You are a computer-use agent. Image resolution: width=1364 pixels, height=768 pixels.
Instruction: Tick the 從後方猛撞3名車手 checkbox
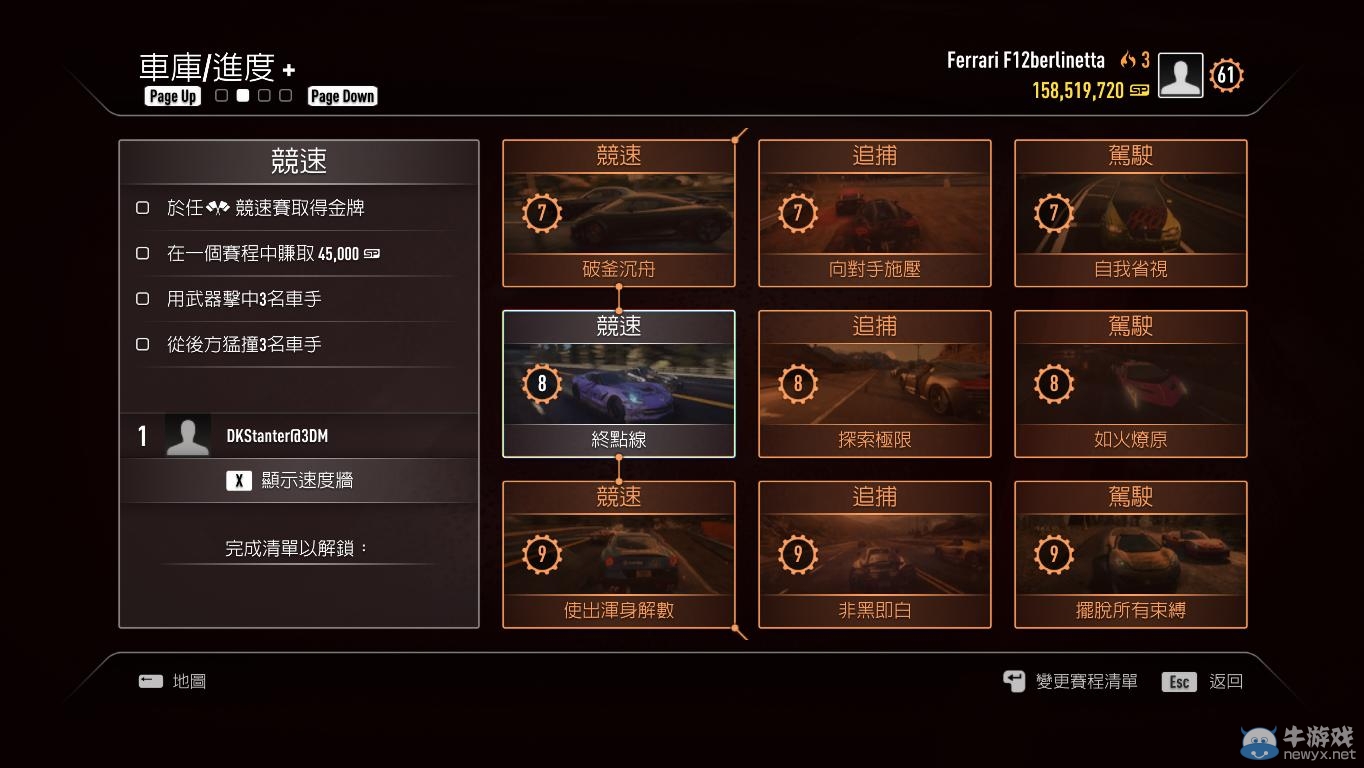click(142, 344)
